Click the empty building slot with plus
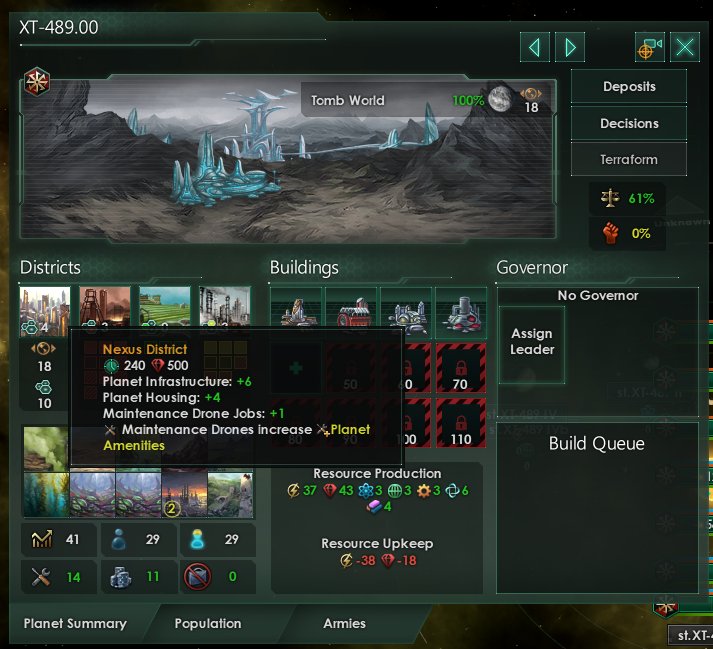Viewport: 713px width, 649px height. (x=296, y=367)
